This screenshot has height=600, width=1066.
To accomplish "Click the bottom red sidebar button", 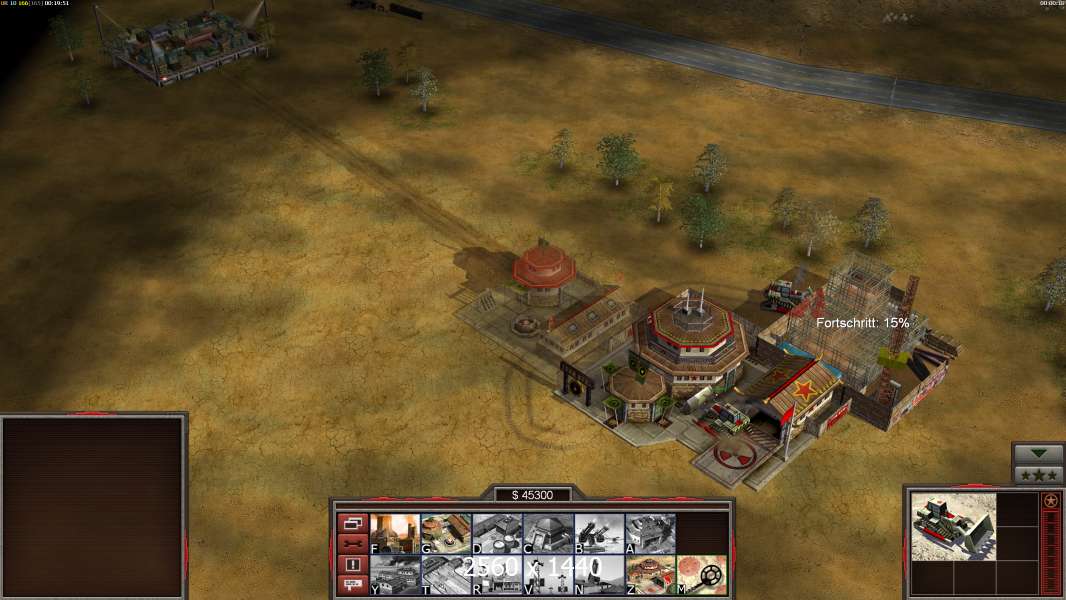I will [x=352, y=586].
